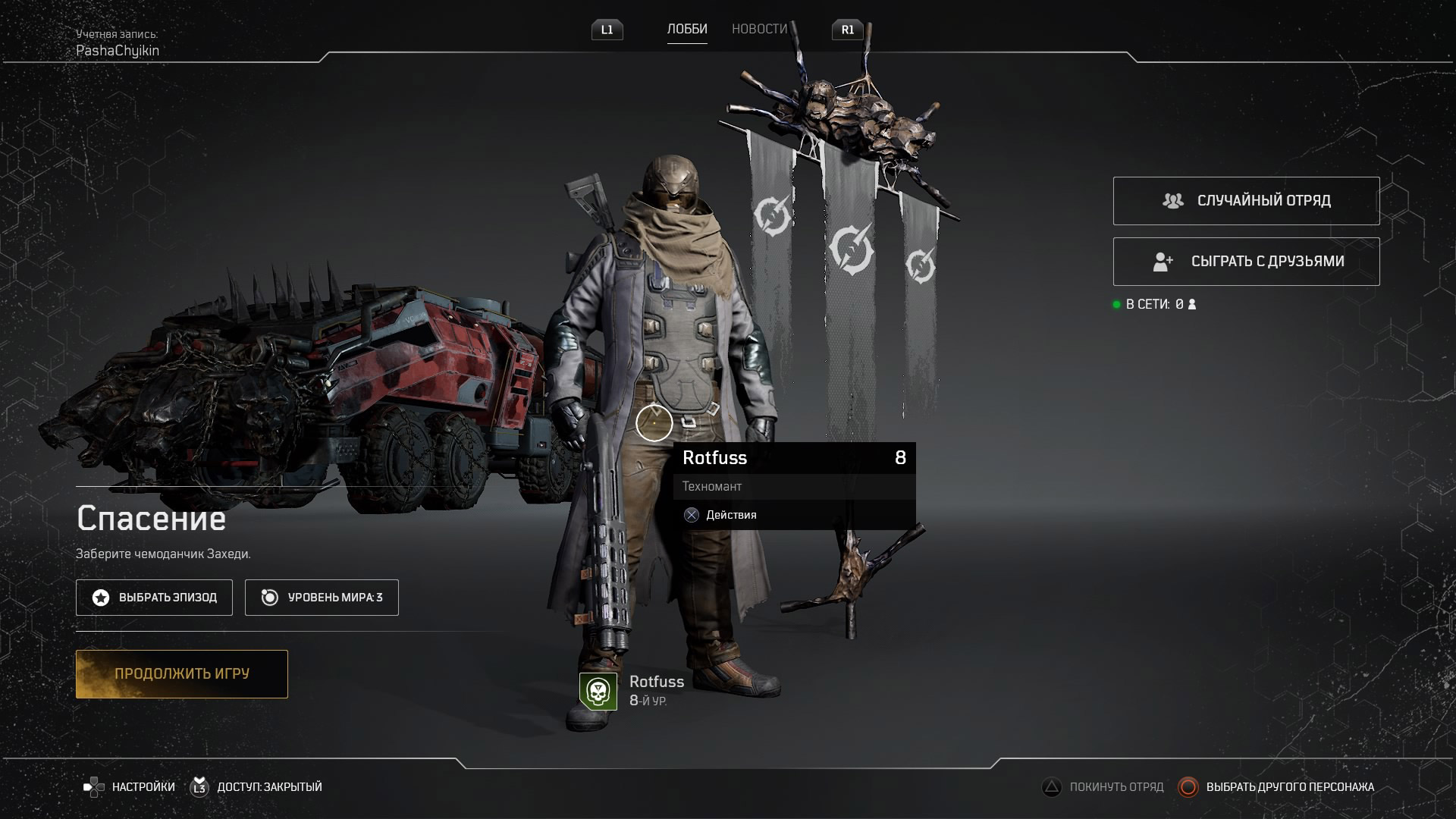Change Уровень мира 3 setting
1456x819 pixels.
pyautogui.click(x=322, y=598)
